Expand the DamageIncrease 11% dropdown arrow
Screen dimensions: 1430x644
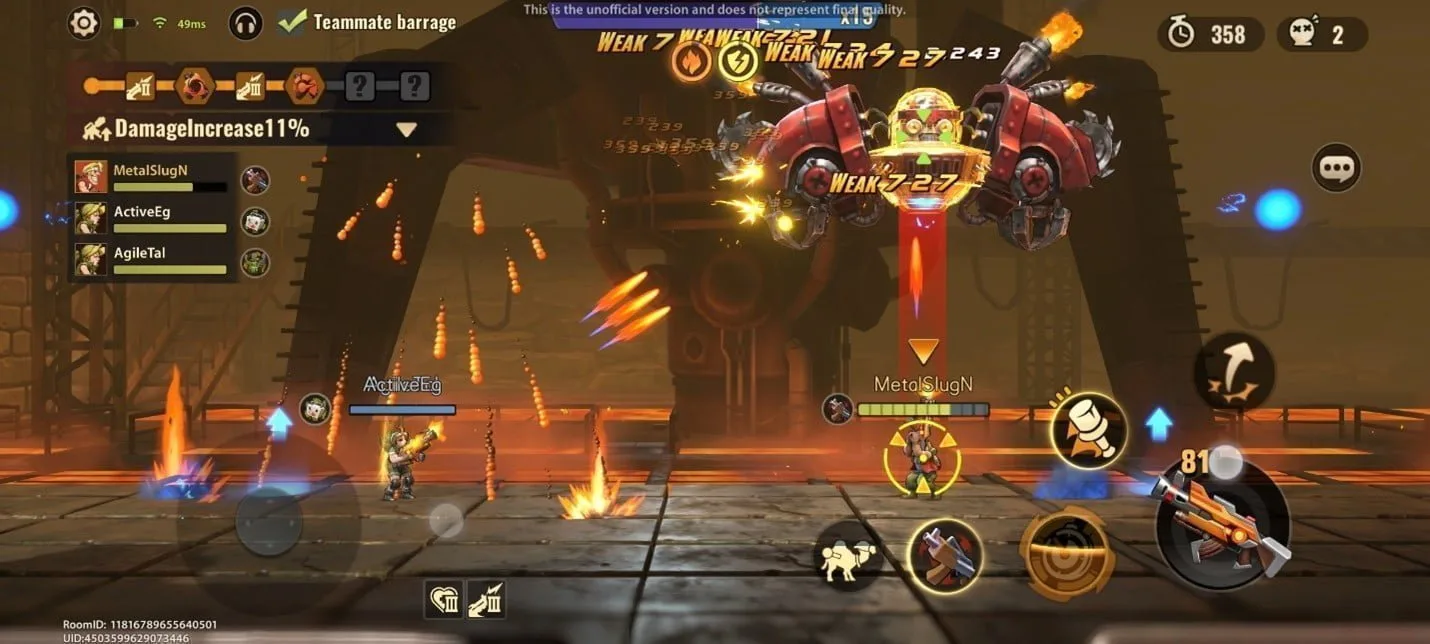[405, 129]
